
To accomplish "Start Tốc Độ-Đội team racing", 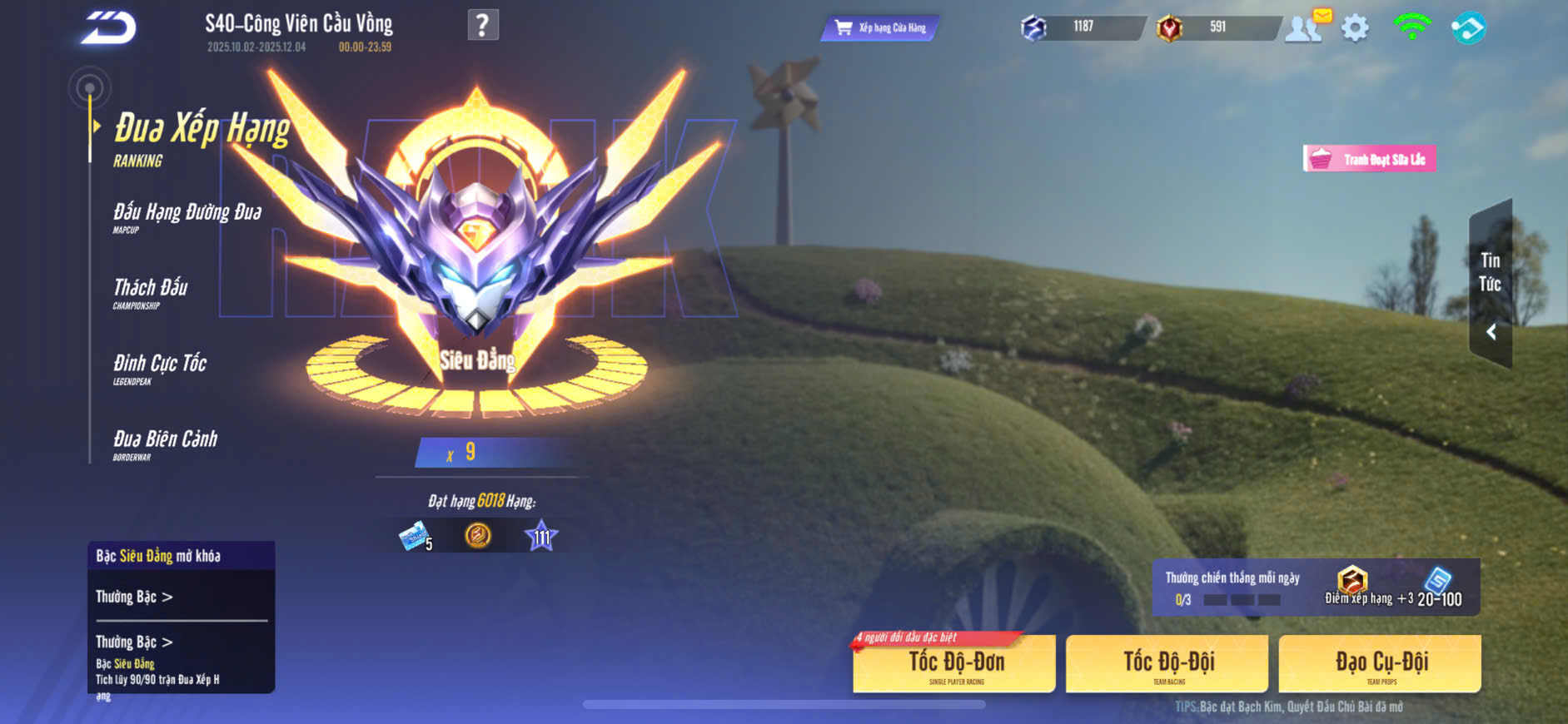I will click(1167, 664).
